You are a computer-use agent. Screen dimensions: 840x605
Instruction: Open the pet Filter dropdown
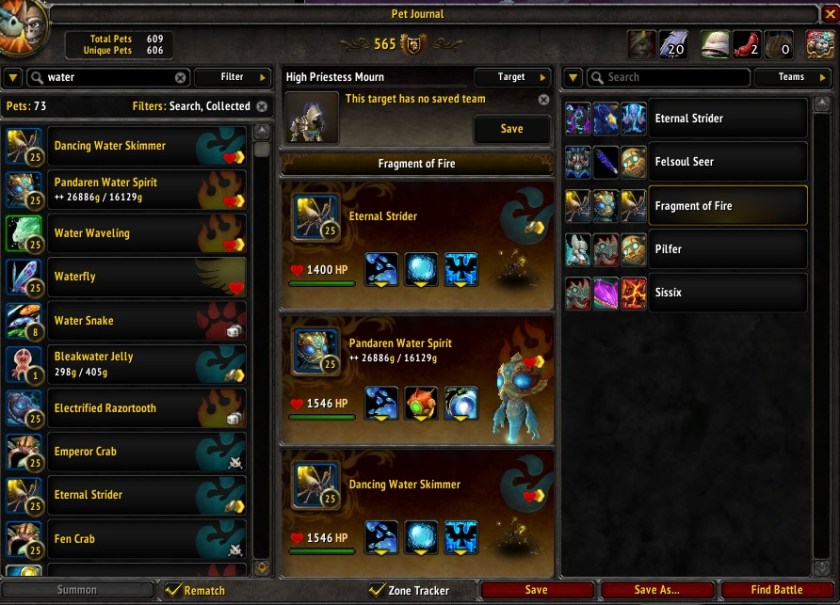tap(233, 77)
